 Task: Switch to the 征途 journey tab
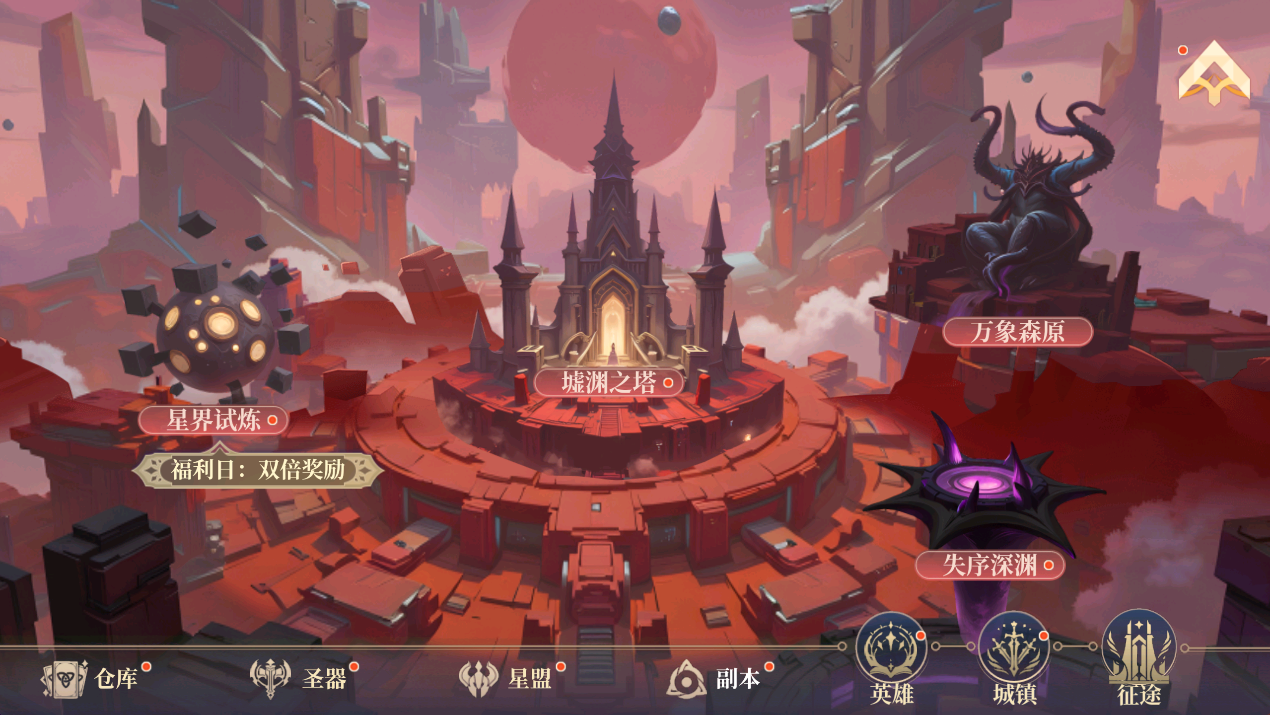coord(1138,658)
